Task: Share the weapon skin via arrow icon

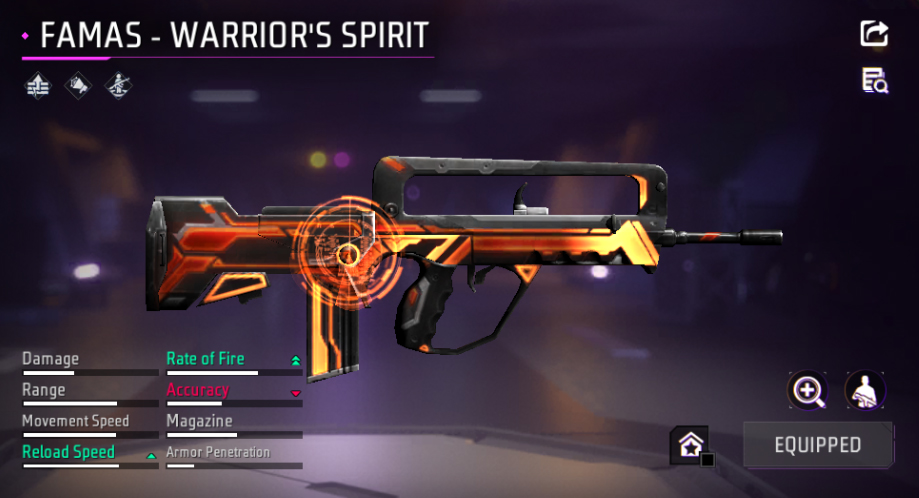Action: [874, 33]
